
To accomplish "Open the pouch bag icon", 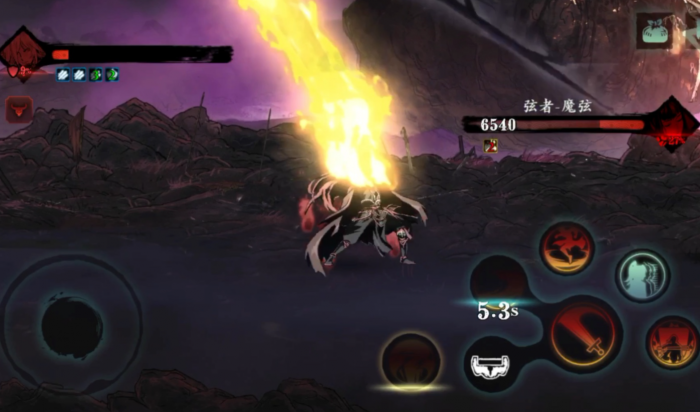I will [x=655, y=31].
